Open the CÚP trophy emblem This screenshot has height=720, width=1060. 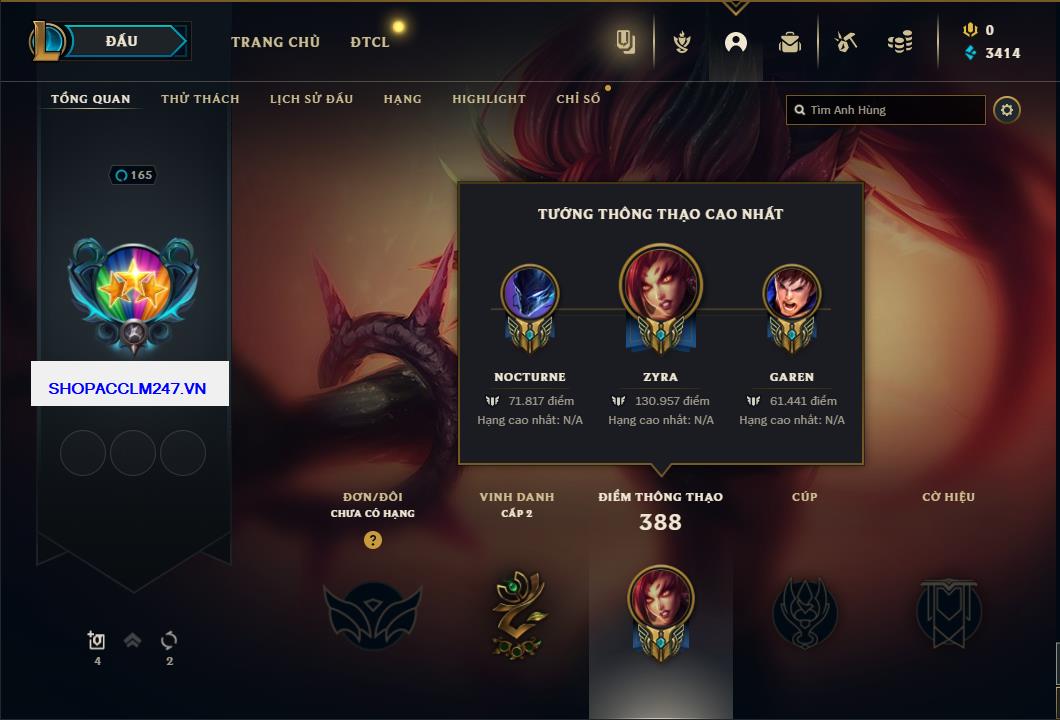pyautogui.click(x=804, y=611)
